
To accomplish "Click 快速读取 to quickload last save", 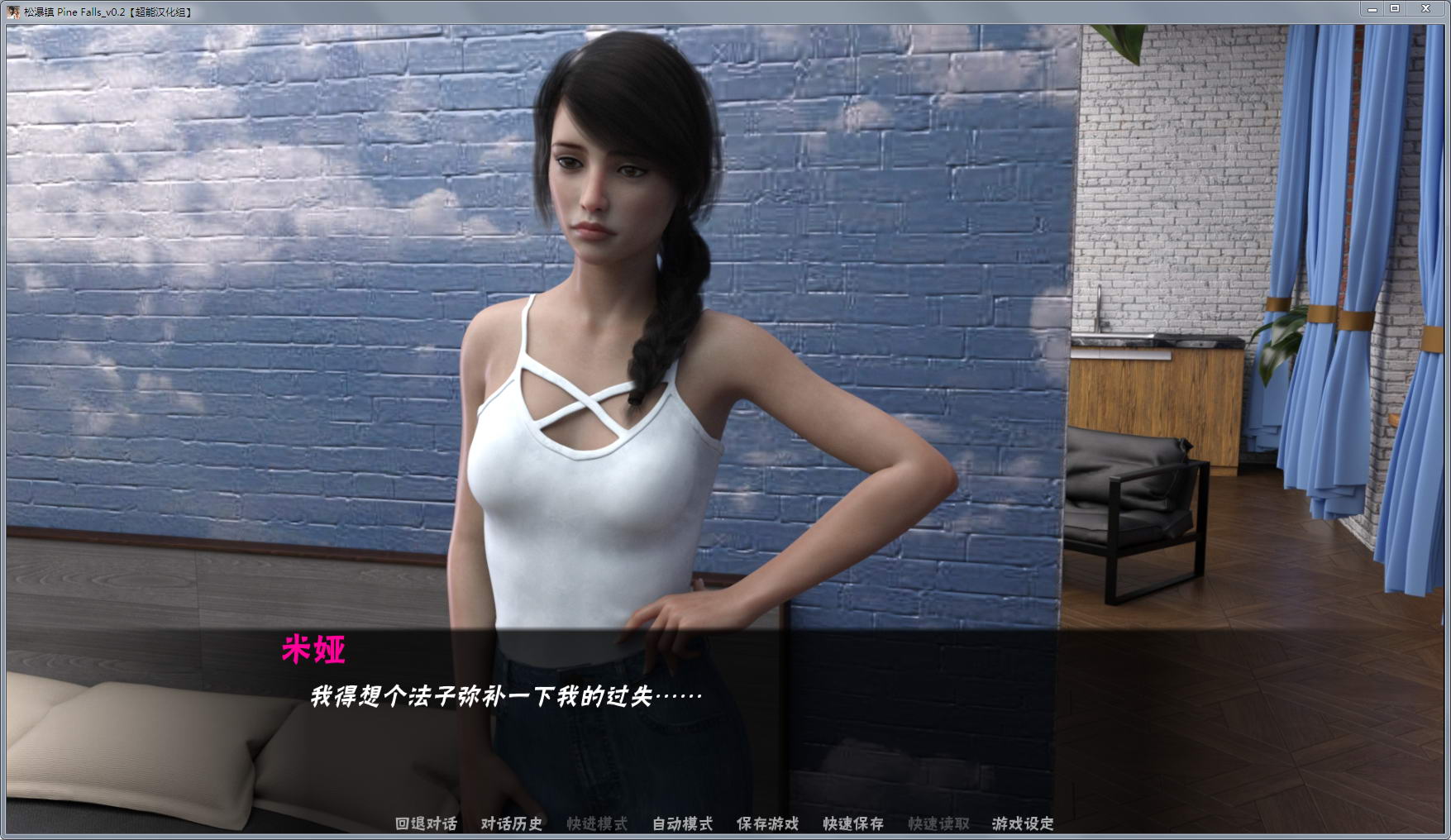I will [939, 823].
